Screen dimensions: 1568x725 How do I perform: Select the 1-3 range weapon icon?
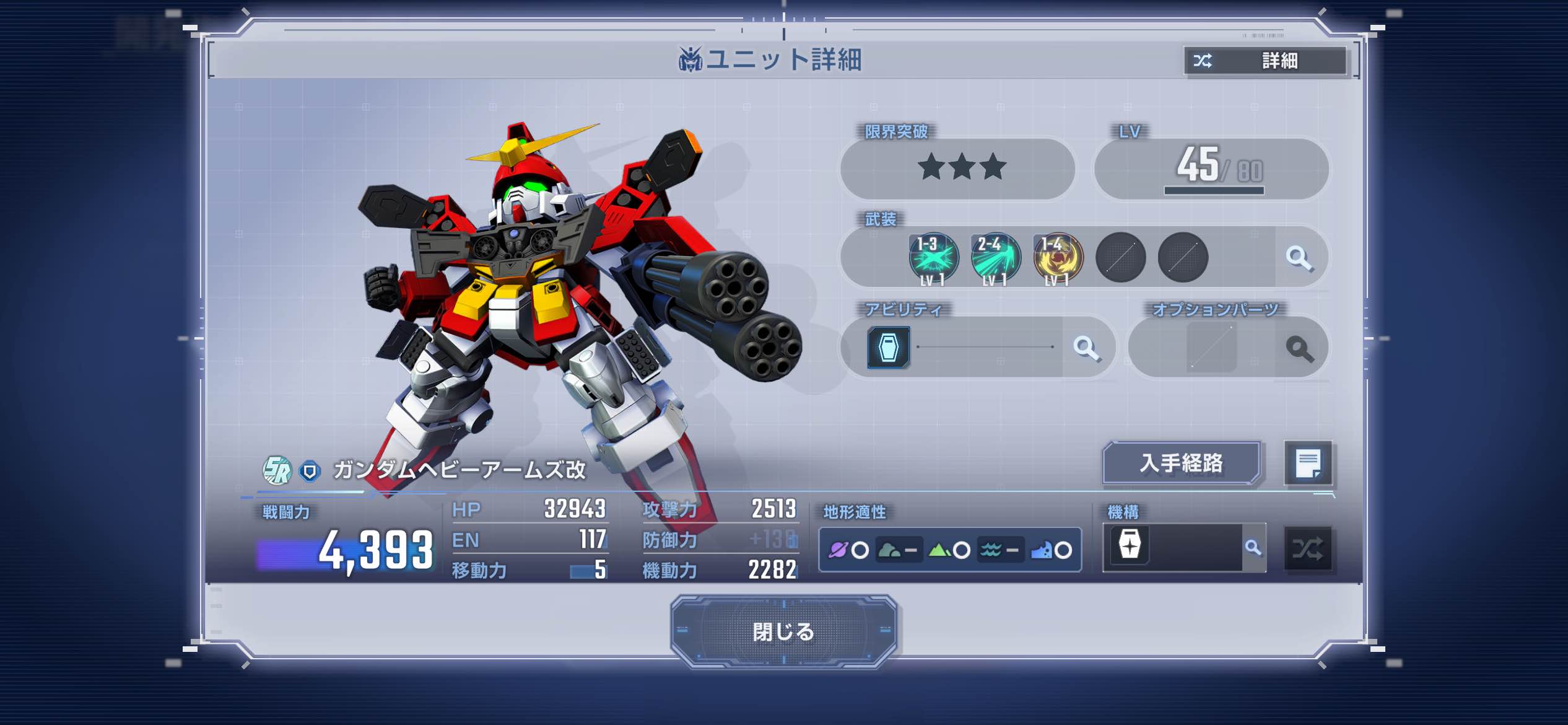(x=933, y=258)
